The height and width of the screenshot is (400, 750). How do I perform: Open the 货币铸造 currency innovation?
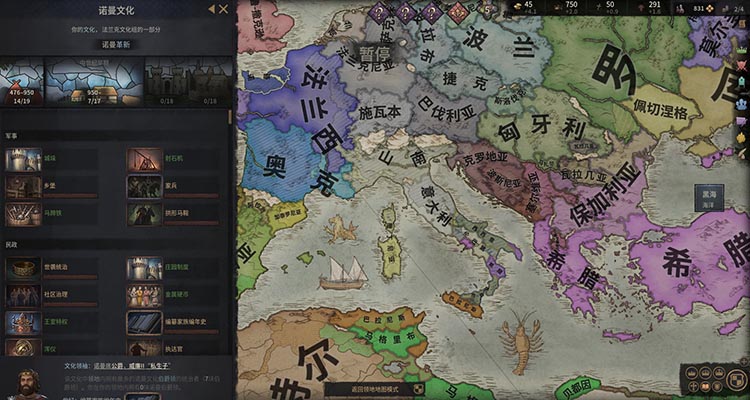(23, 269)
